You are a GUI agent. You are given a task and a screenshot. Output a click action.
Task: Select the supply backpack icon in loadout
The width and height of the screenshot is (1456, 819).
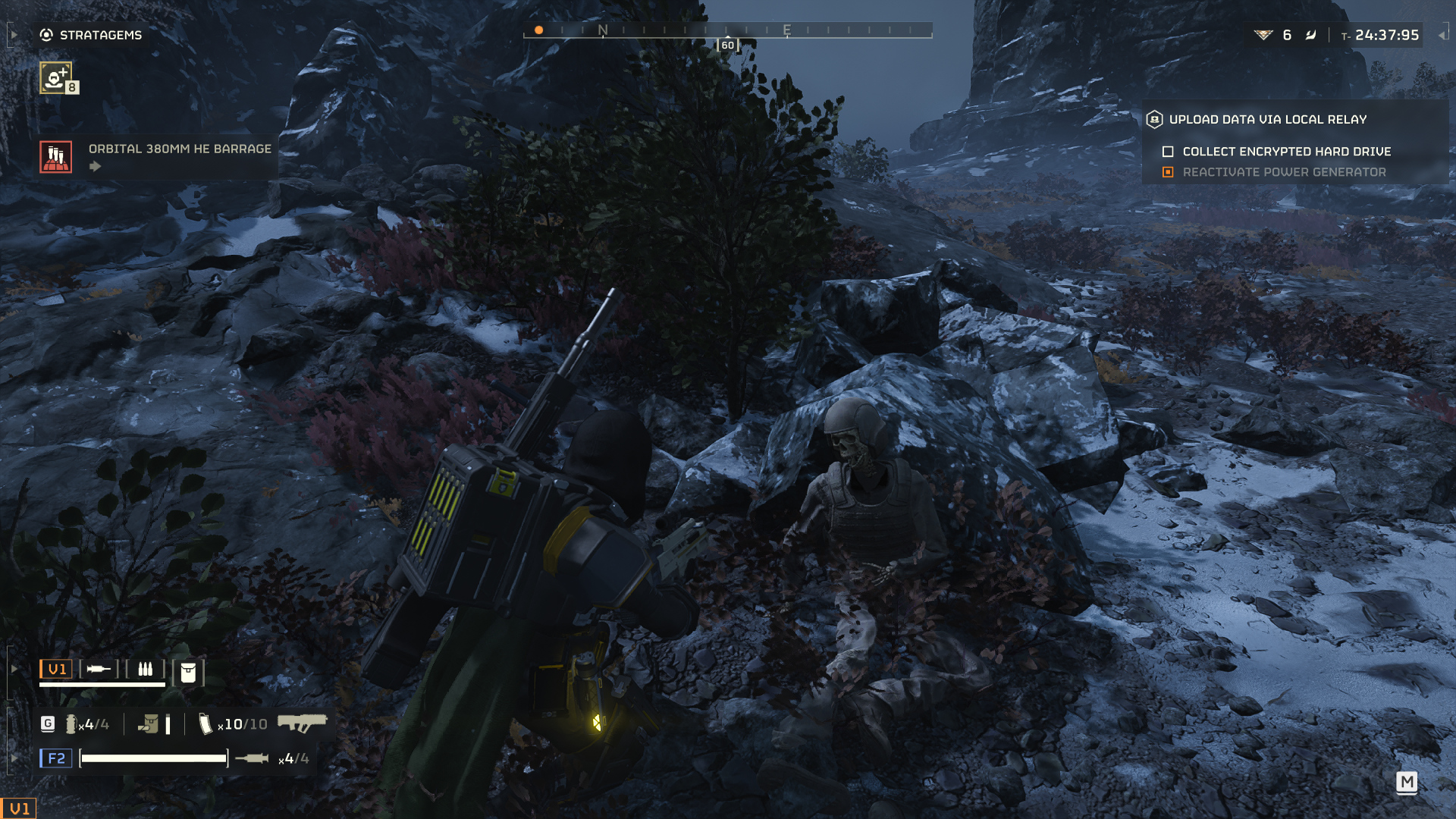149,724
